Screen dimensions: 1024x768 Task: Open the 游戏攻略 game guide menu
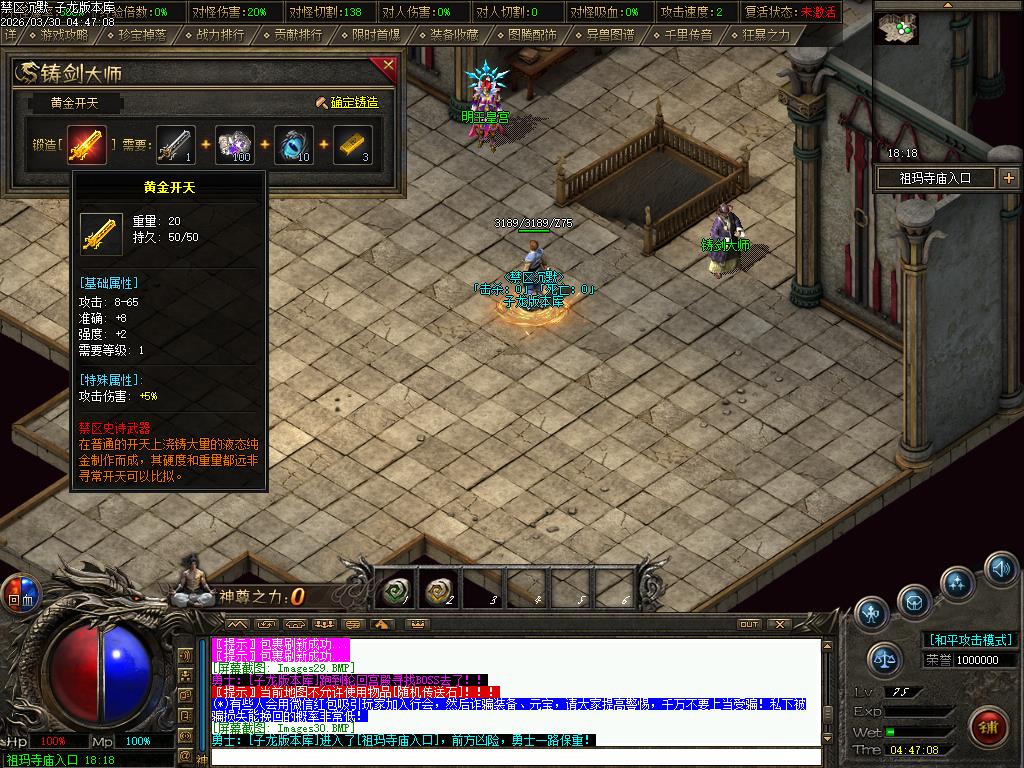(x=63, y=34)
